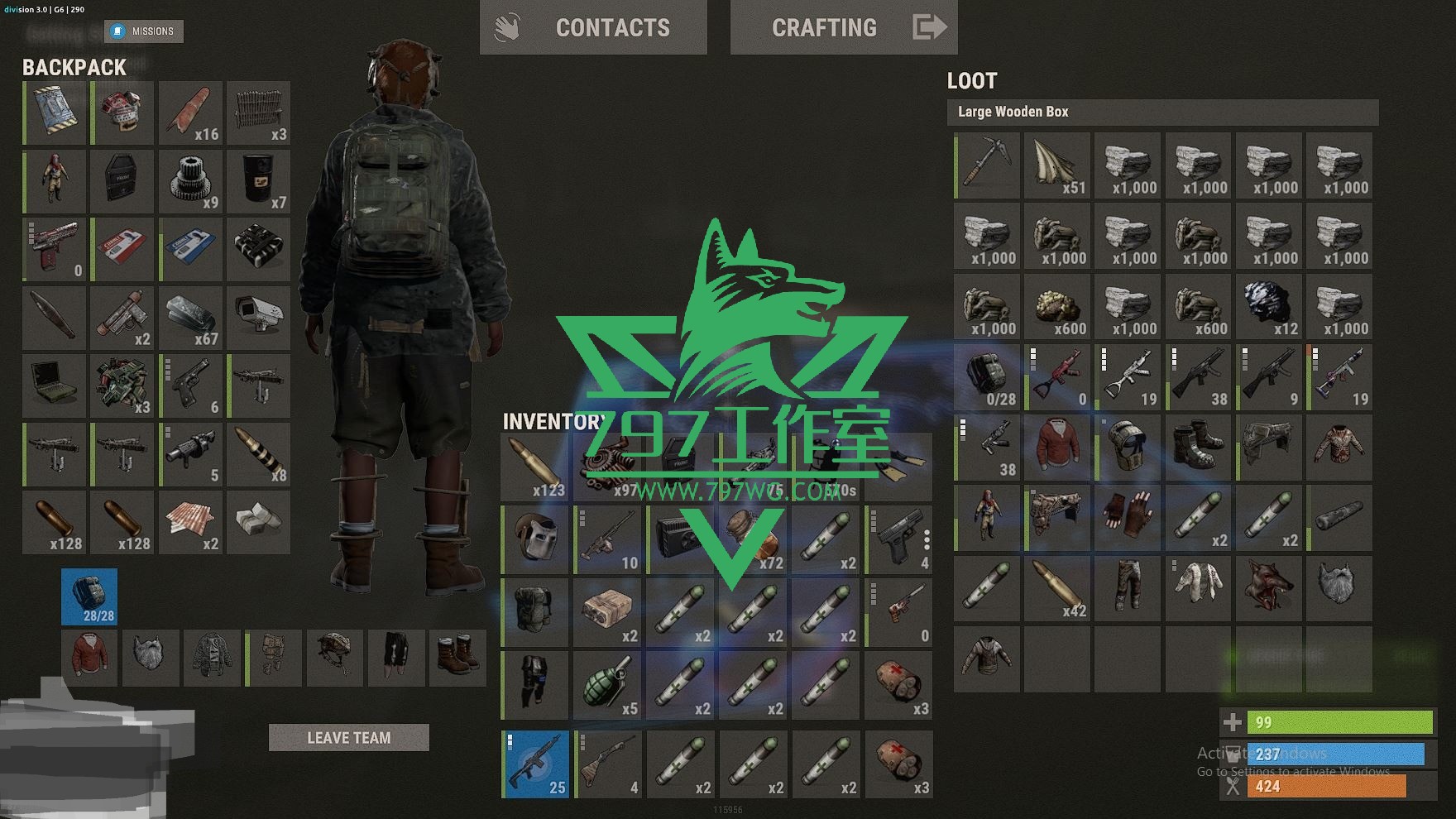The image size is (1456, 819).
Task: Click the rifle ammo stack x123
Action: tap(535, 467)
